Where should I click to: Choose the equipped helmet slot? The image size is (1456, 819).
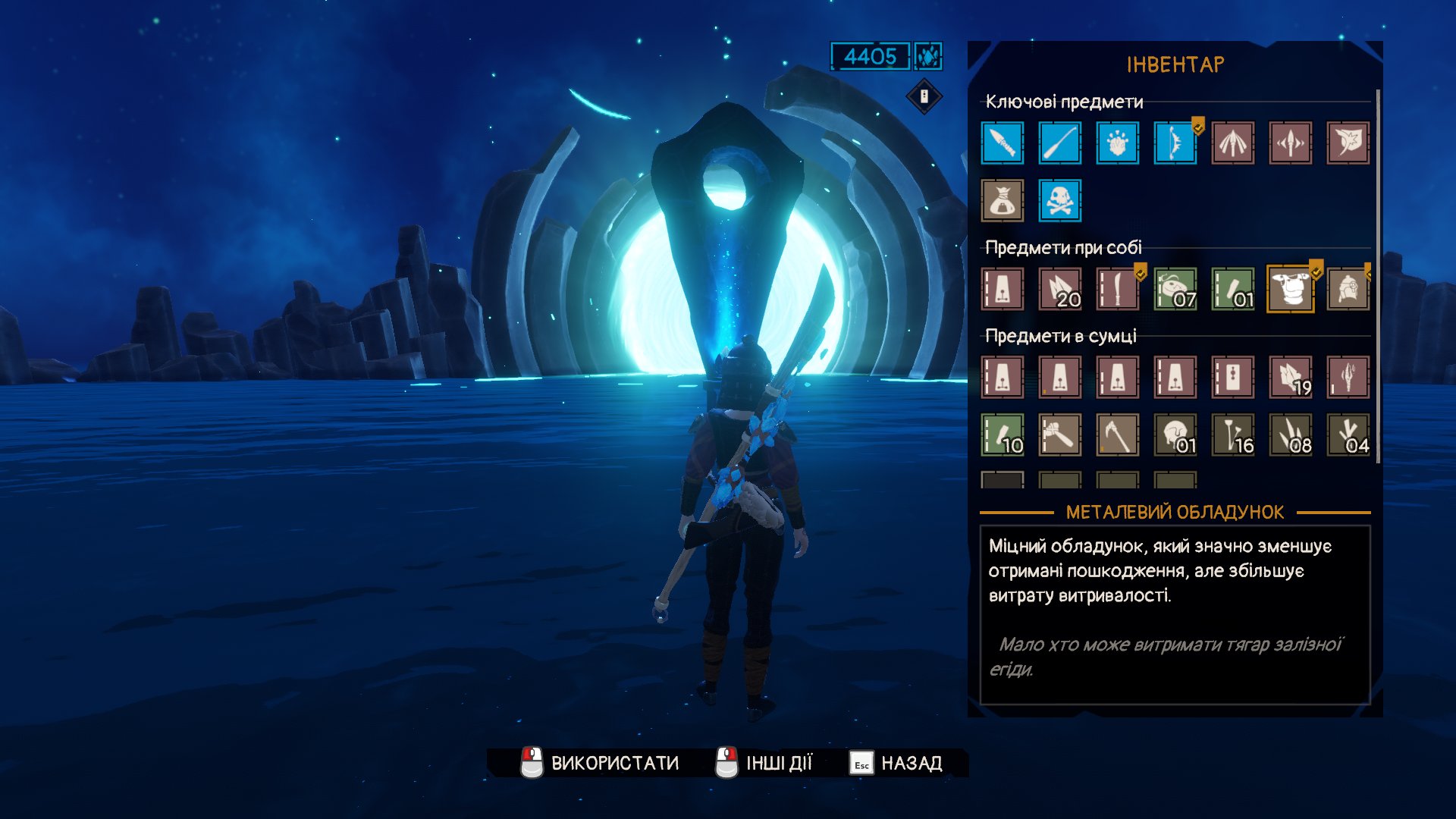1348,289
